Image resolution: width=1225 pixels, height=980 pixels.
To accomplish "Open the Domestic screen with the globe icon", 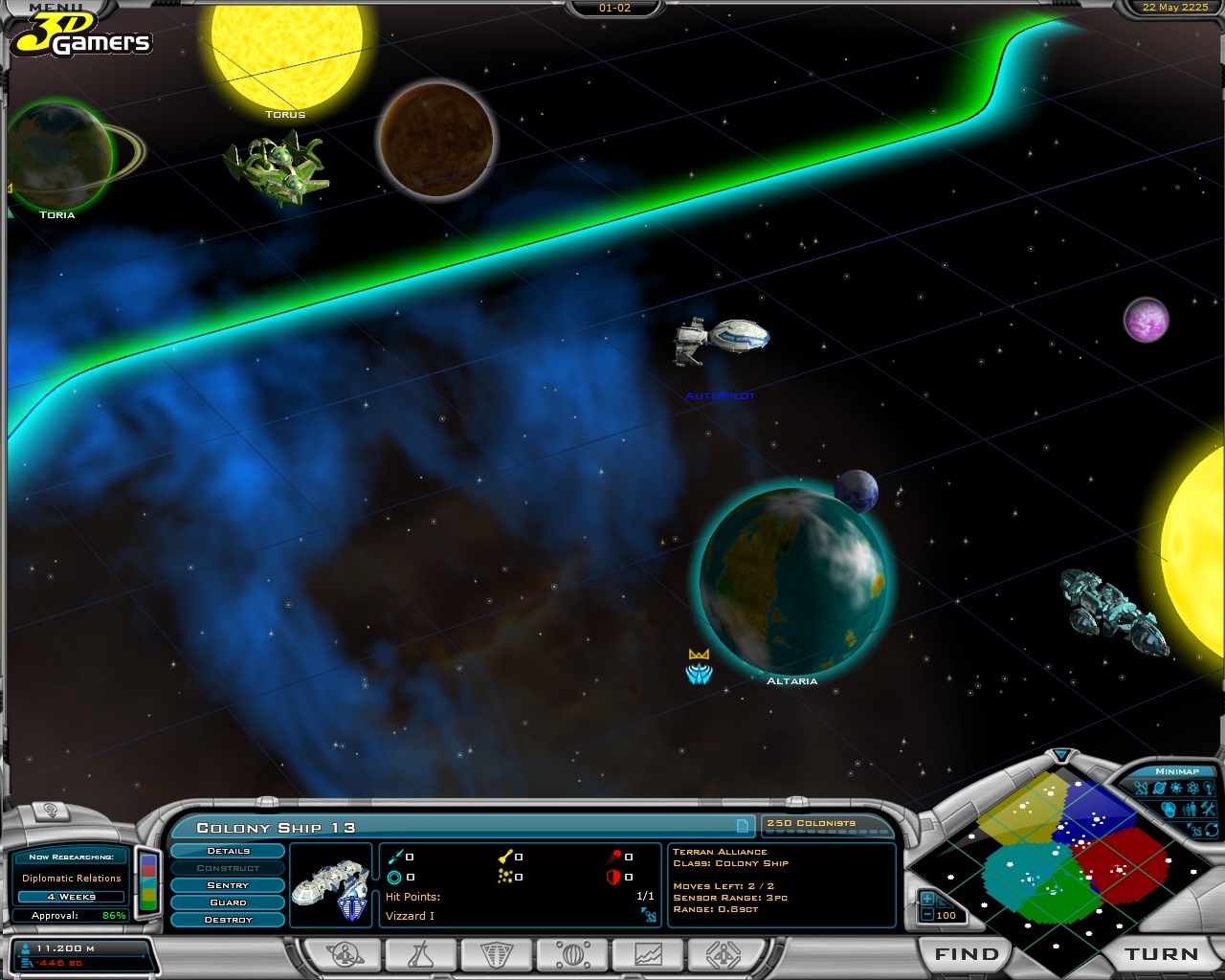I will pyautogui.click(x=571, y=953).
